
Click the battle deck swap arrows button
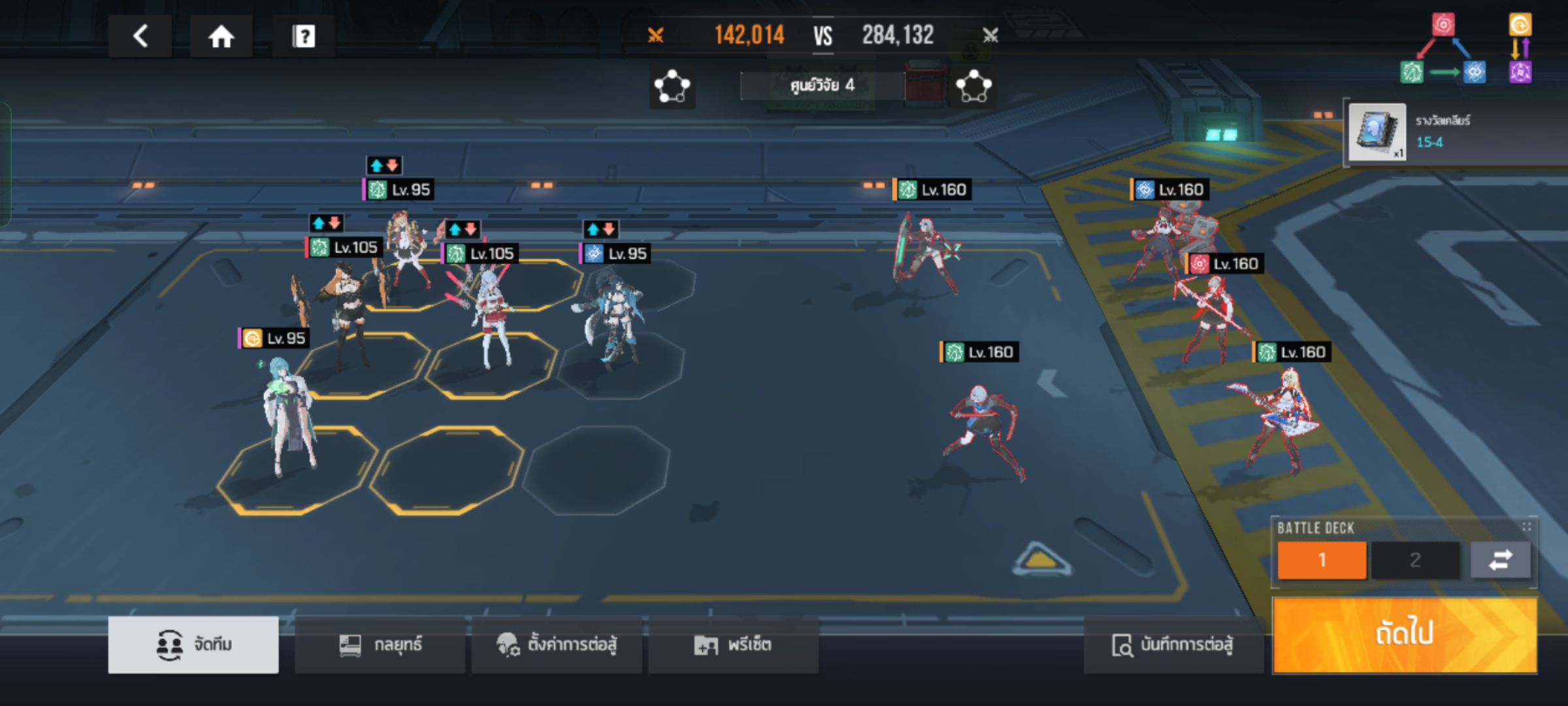pos(1500,560)
